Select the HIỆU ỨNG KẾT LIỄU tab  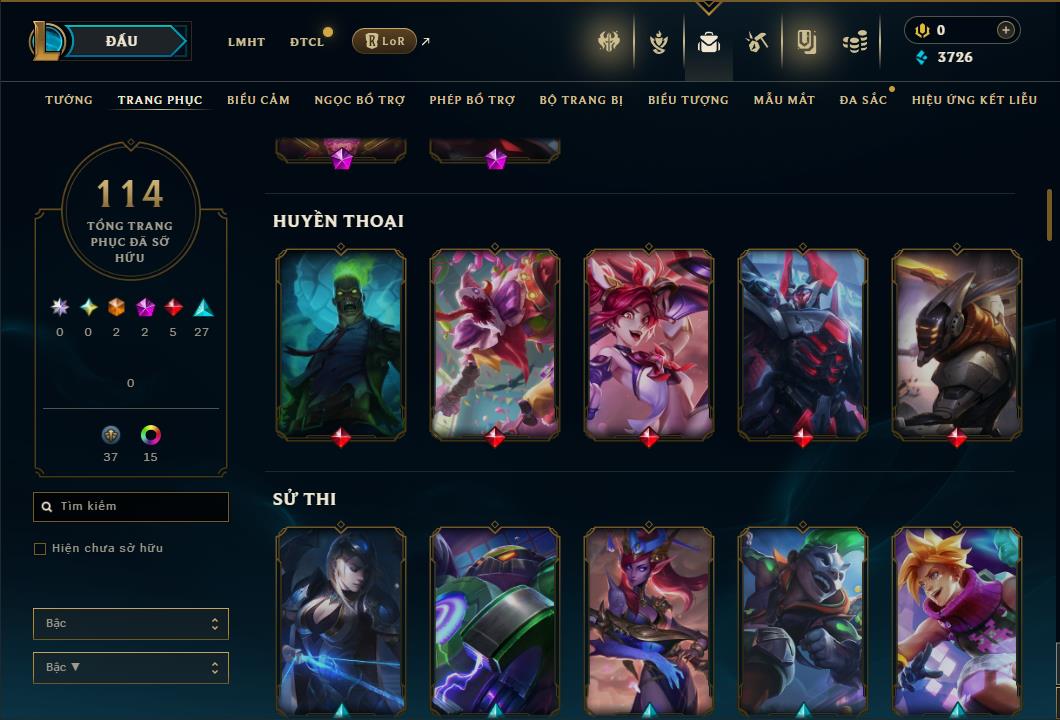click(x=974, y=100)
